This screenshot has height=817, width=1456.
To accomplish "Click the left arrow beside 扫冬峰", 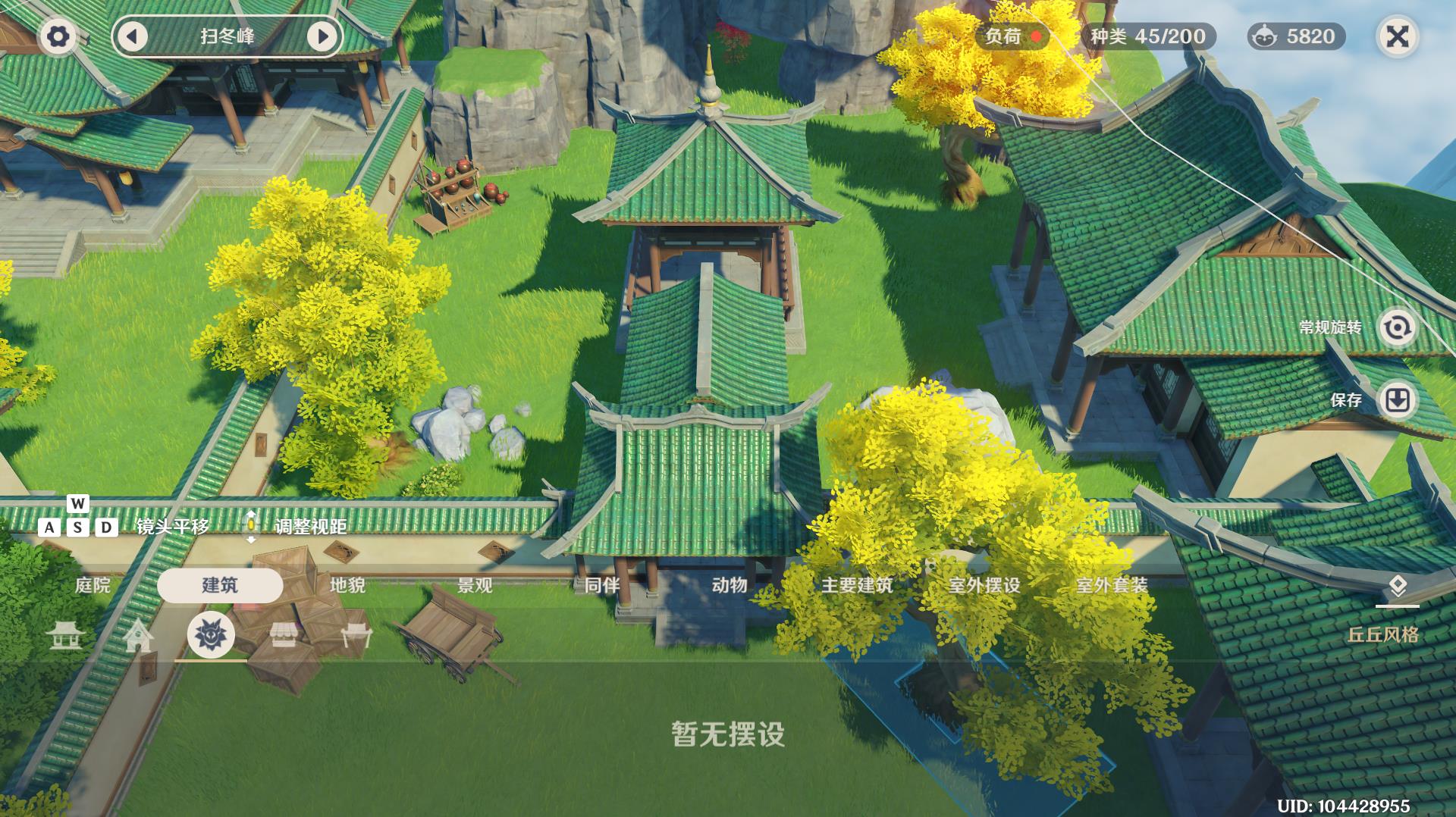I will tap(133, 34).
